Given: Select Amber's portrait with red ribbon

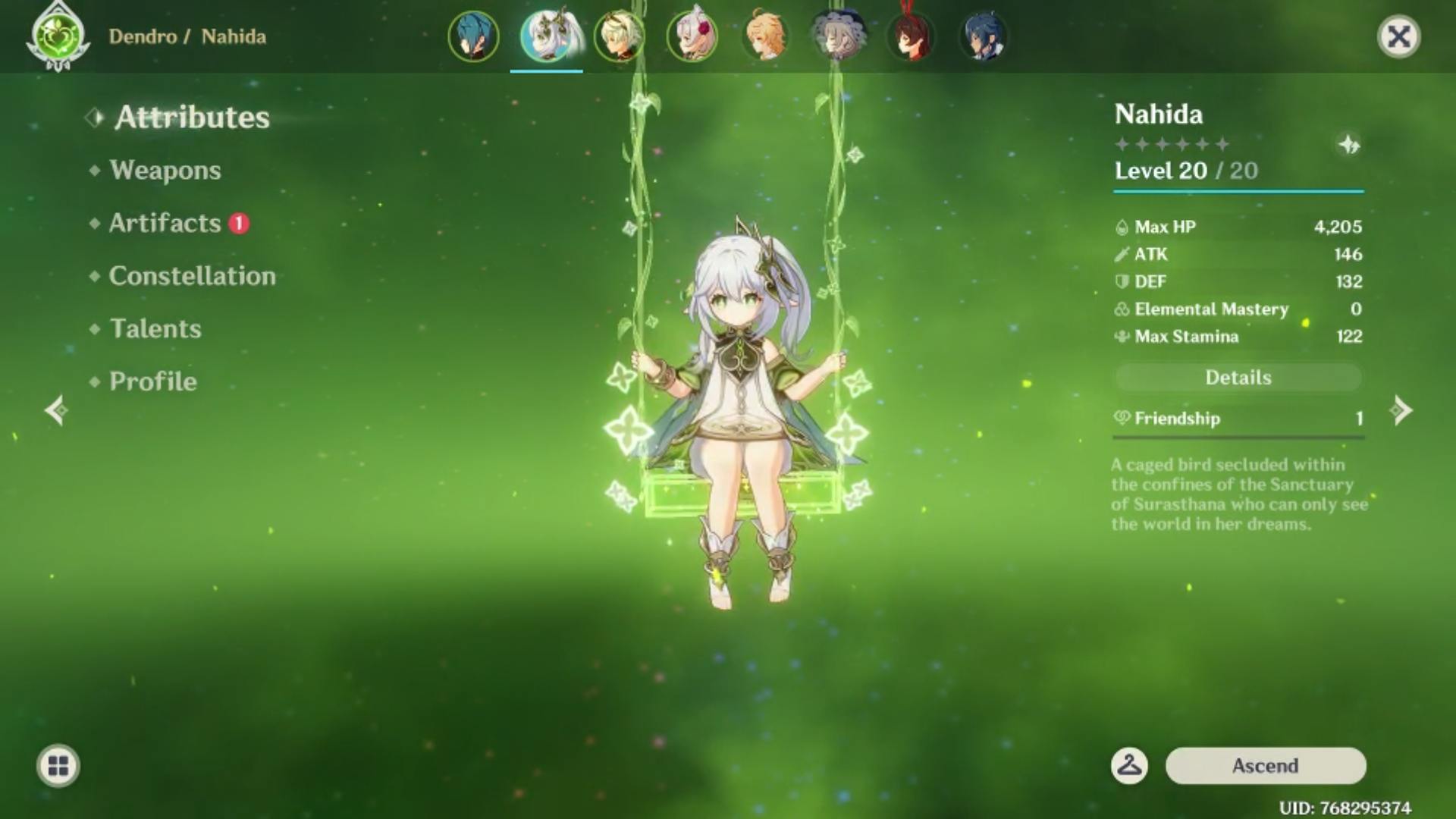Looking at the screenshot, I should click(x=911, y=36).
